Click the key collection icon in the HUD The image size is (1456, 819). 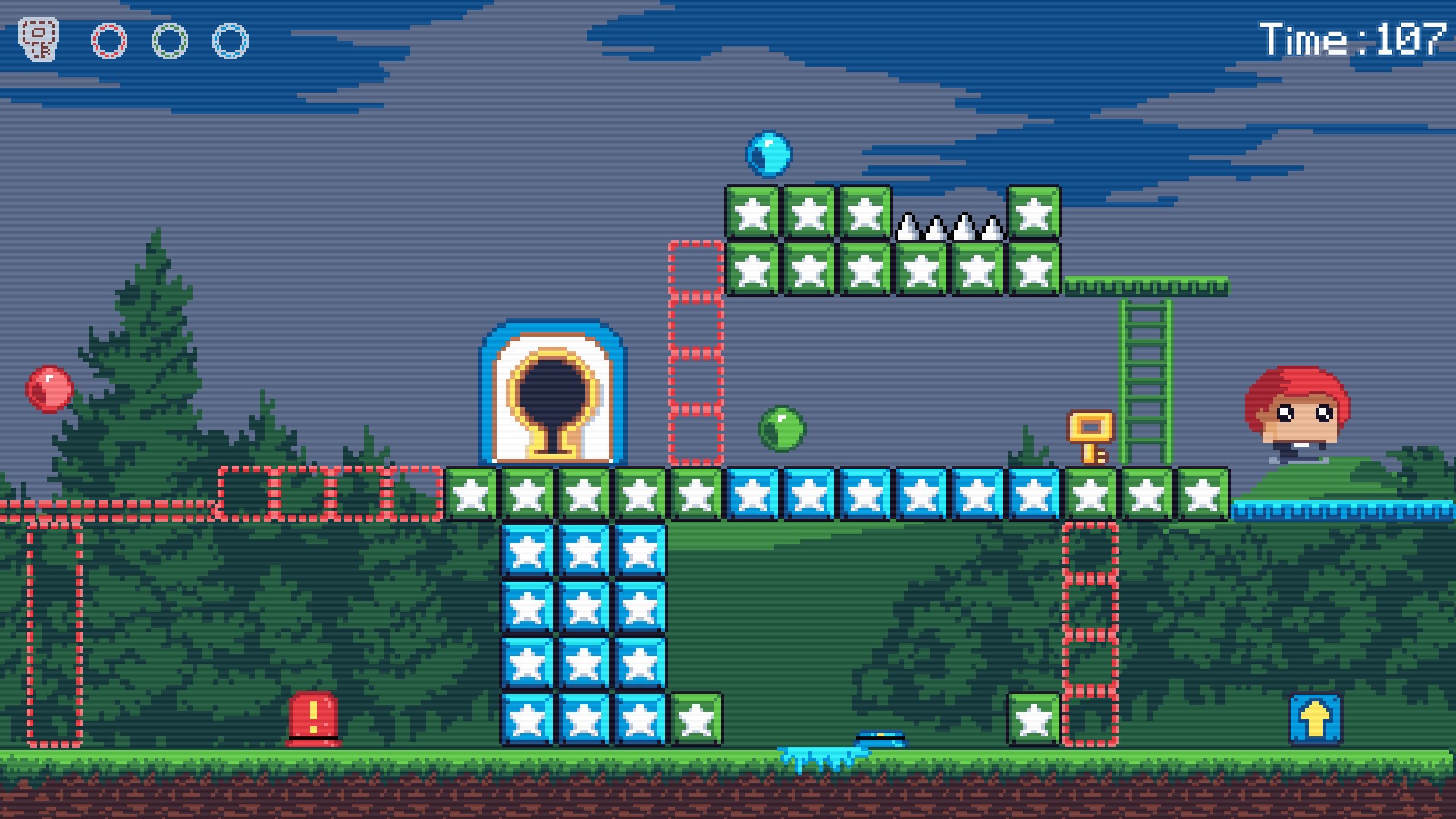pos(39,36)
